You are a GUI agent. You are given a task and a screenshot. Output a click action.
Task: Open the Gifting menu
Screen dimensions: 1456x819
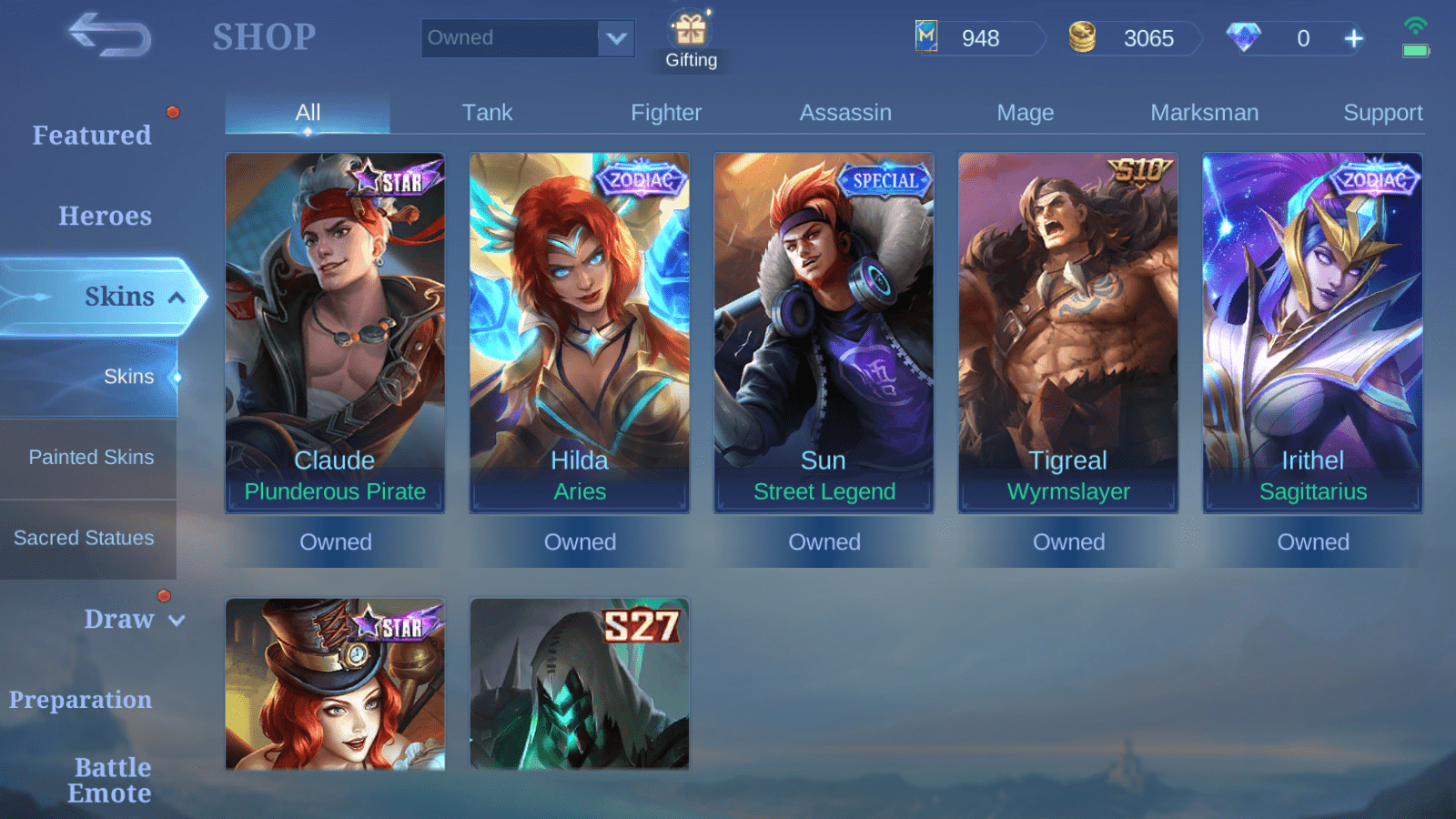tap(691, 41)
